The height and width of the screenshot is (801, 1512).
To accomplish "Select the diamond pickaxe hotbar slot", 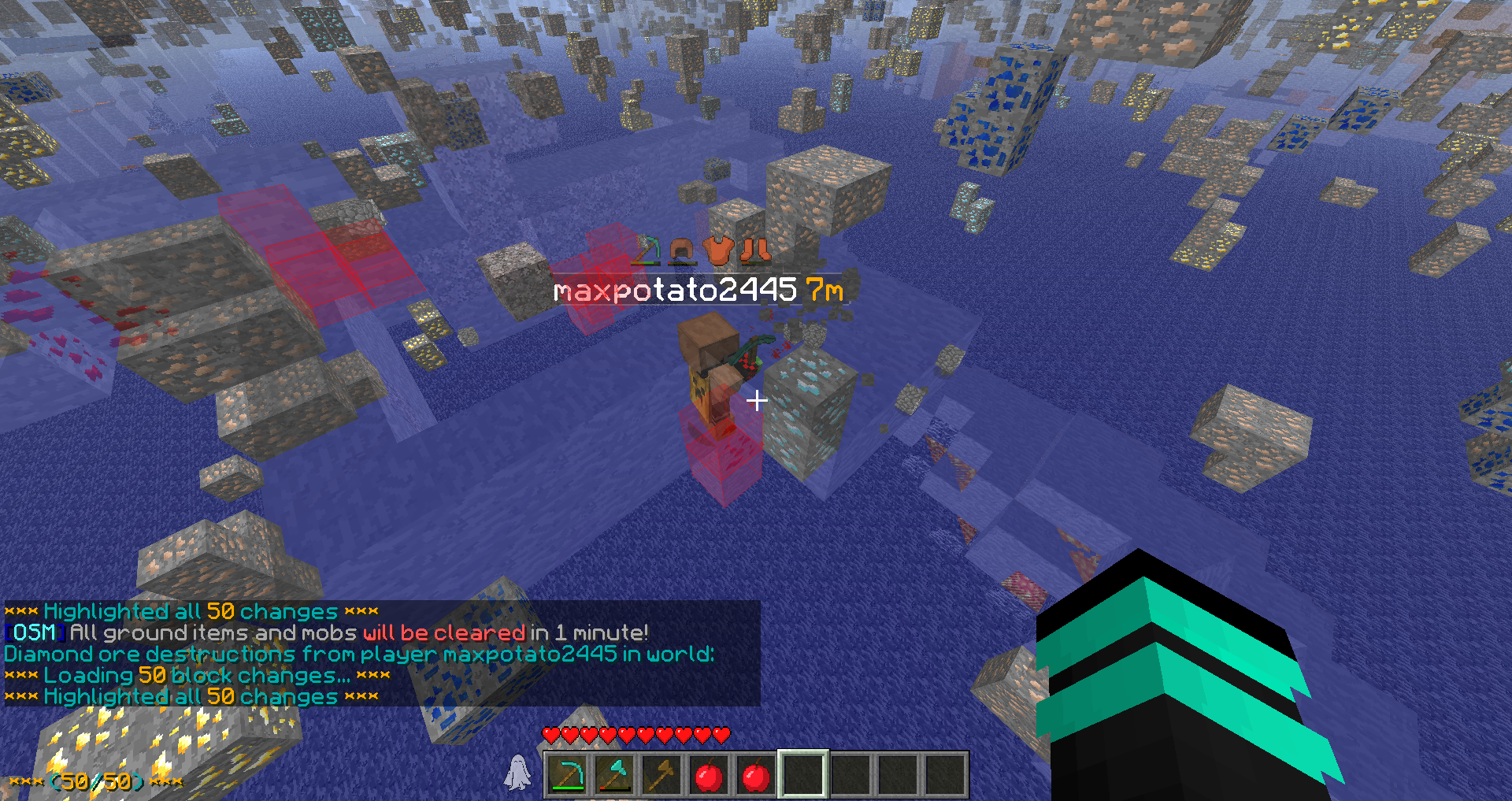I will (567, 775).
